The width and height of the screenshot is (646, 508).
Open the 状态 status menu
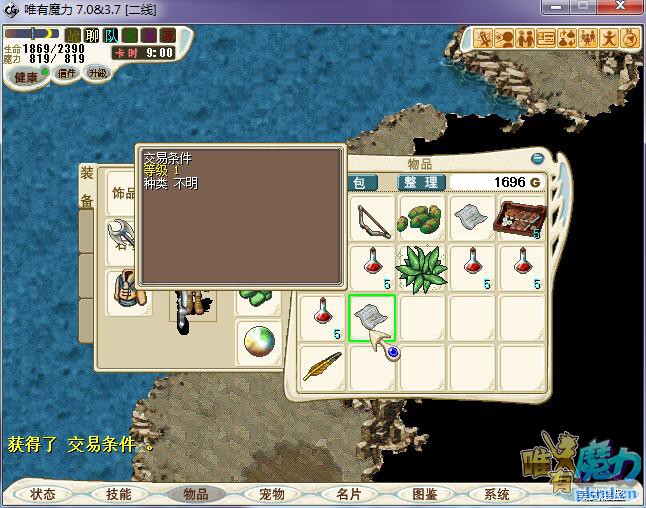click(43, 494)
